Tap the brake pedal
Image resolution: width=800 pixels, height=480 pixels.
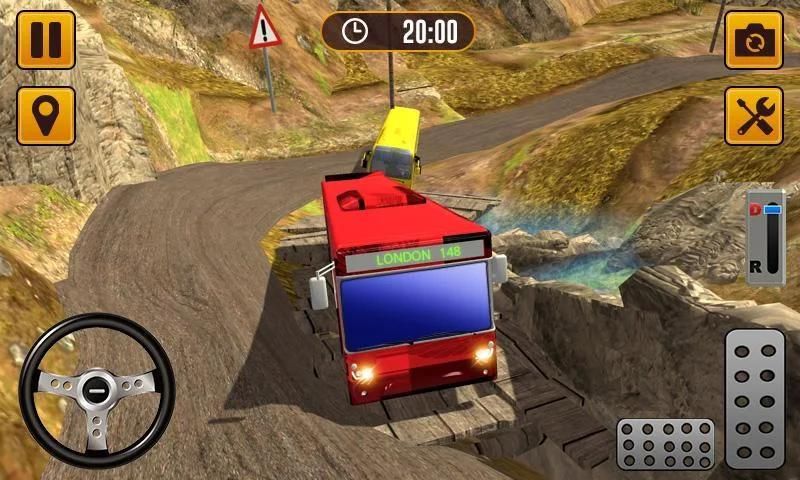[665, 444]
